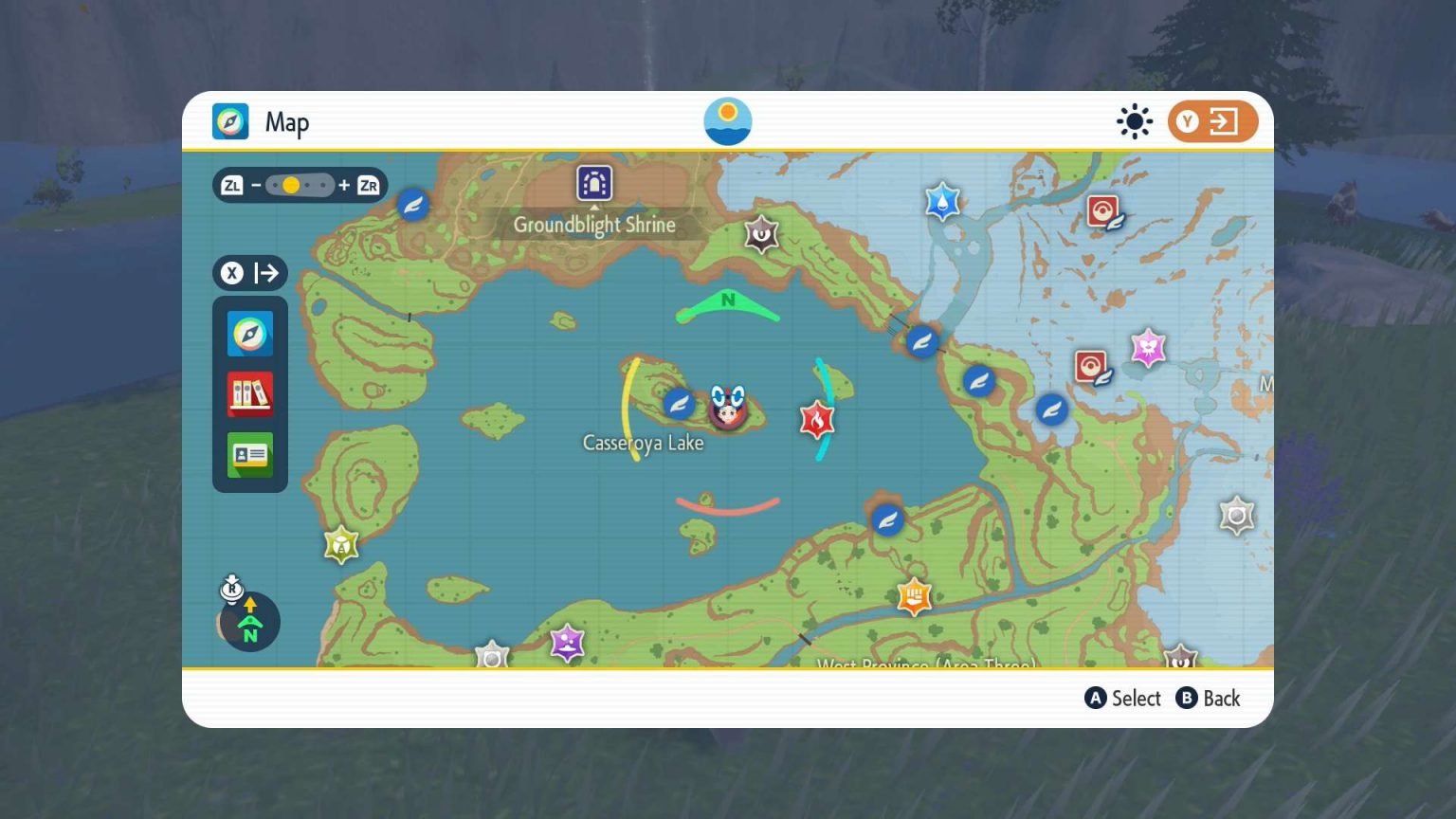The width and height of the screenshot is (1456, 819).
Task: Toggle the day/night display indicator
Action: [x=1134, y=121]
